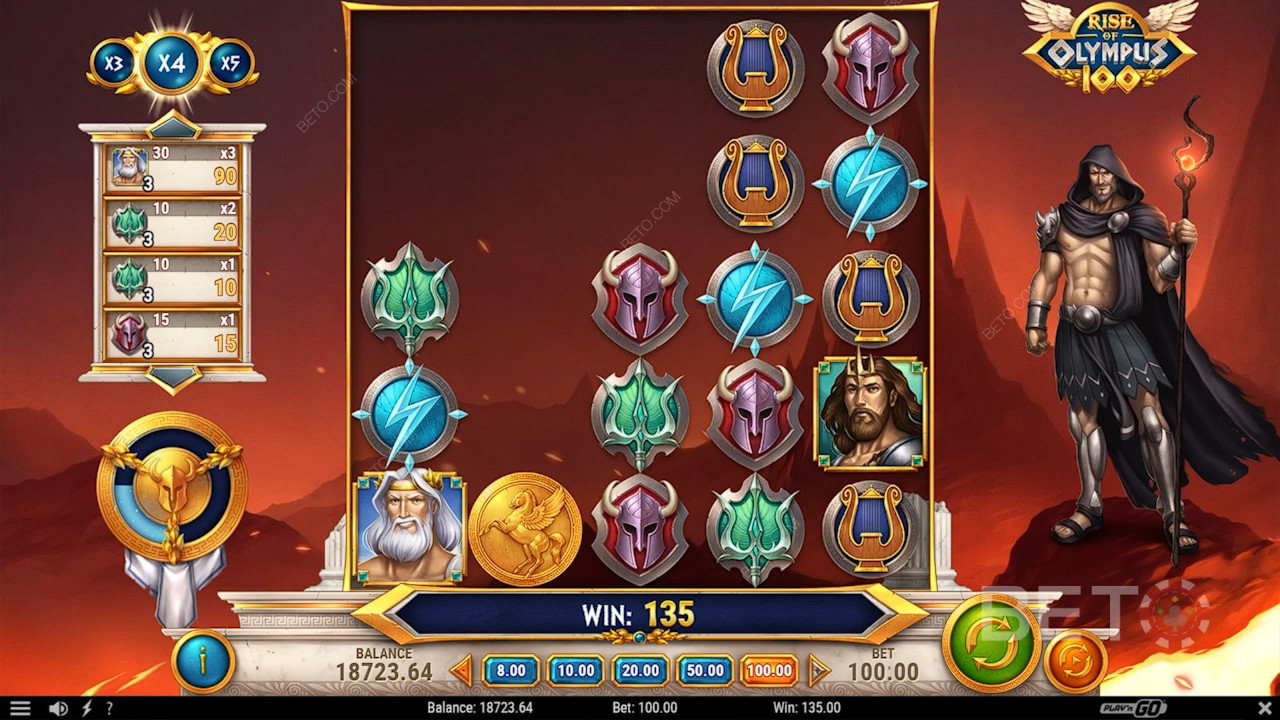The width and height of the screenshot is (1280, 720).
Task: Select the 100.00 bet amount
Action: tap(769, 670)
